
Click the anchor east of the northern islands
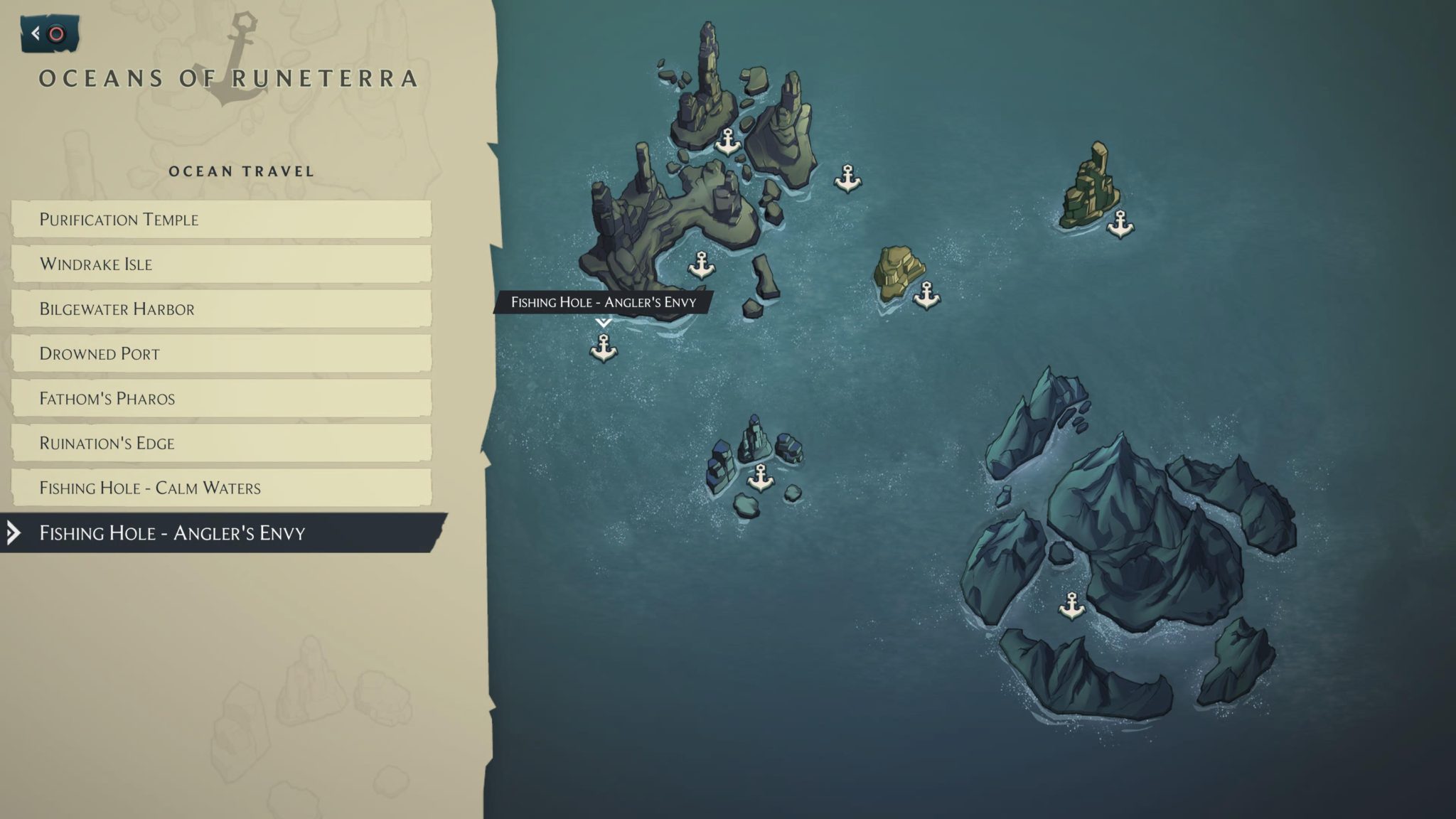(x=847, y=178)
